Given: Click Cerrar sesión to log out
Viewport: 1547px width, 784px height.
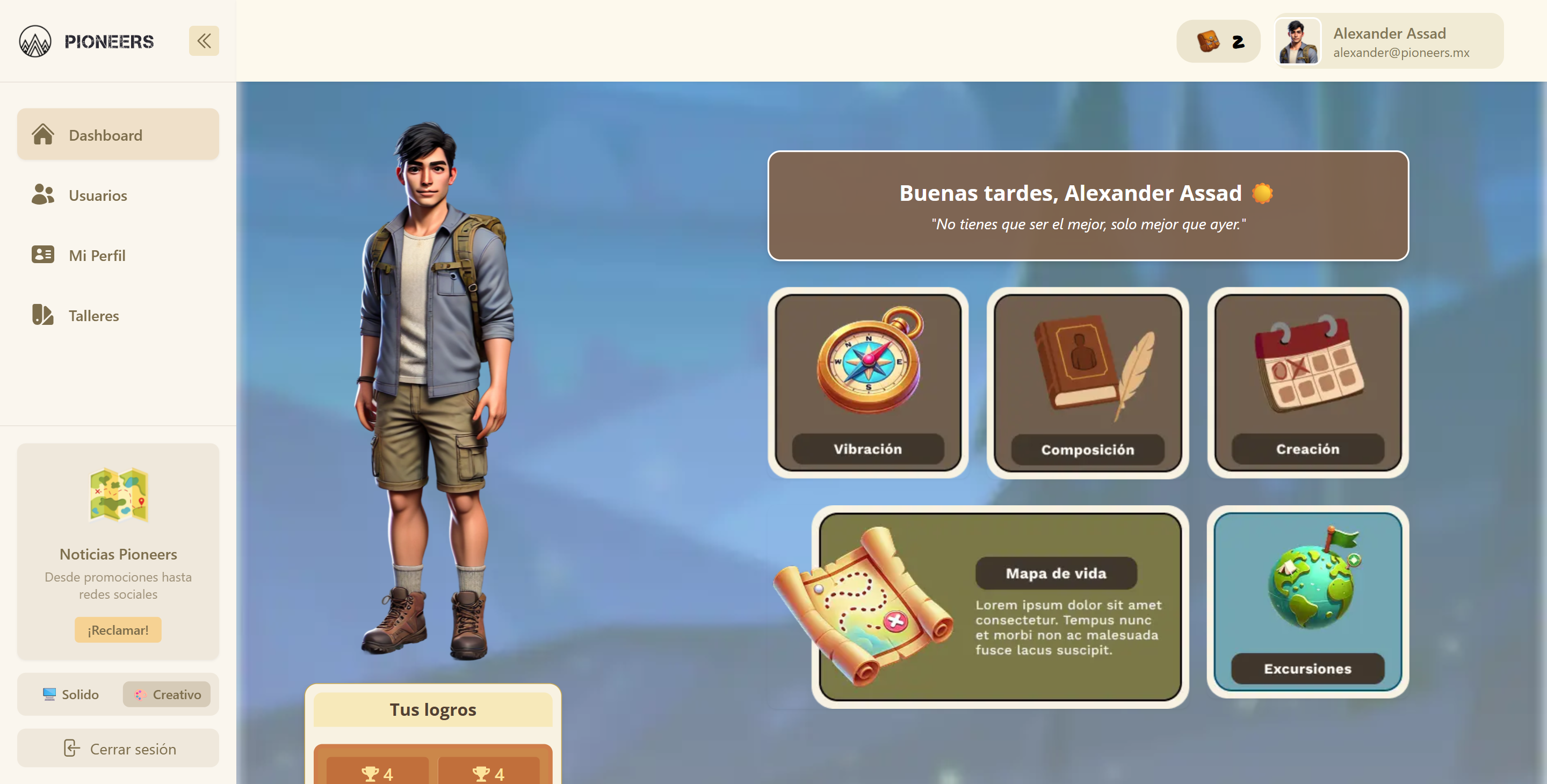Looking at the screenshot, I should (x=118, y=748).
